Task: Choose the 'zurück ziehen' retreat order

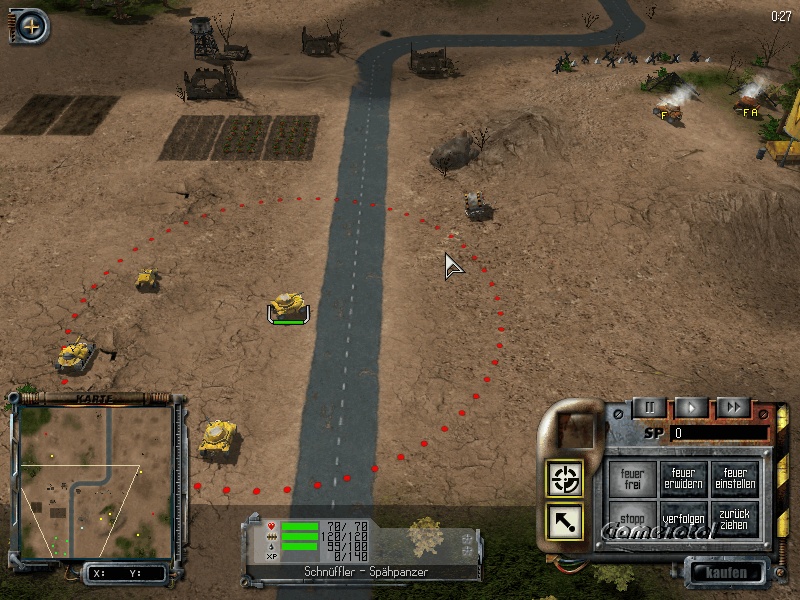Action: 735,519
